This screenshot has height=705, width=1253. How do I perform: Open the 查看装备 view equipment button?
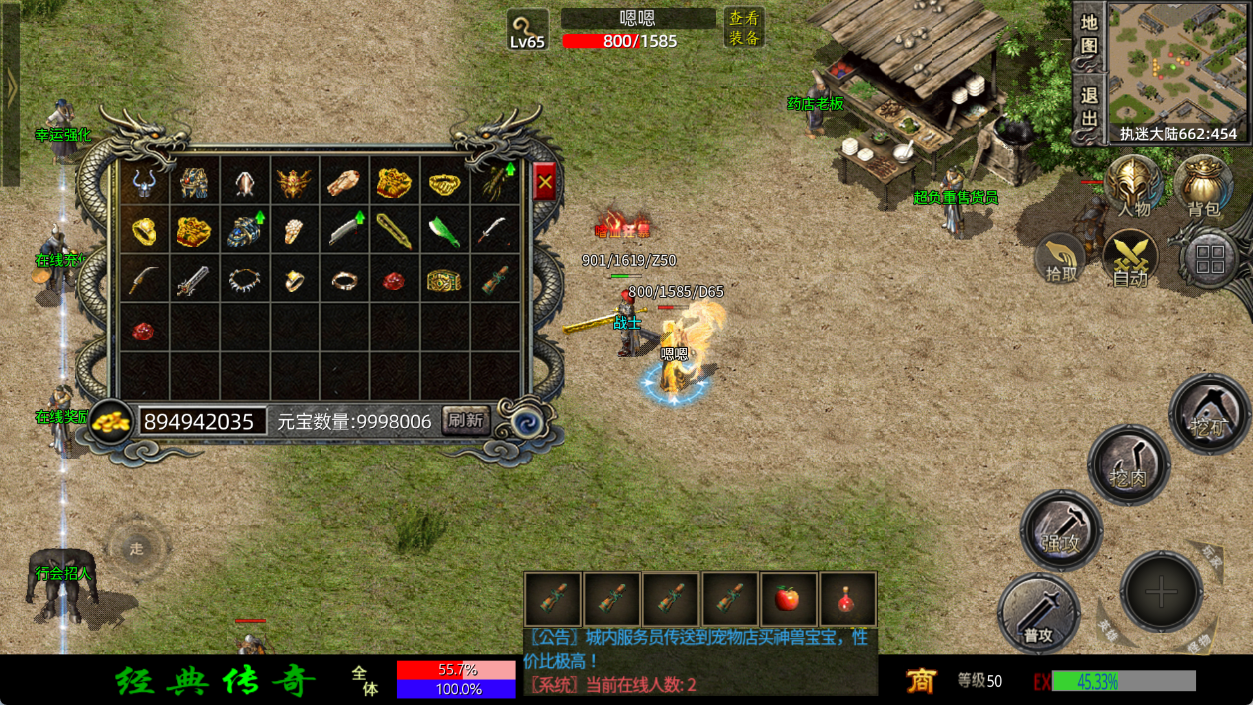(x=743, y=28)
